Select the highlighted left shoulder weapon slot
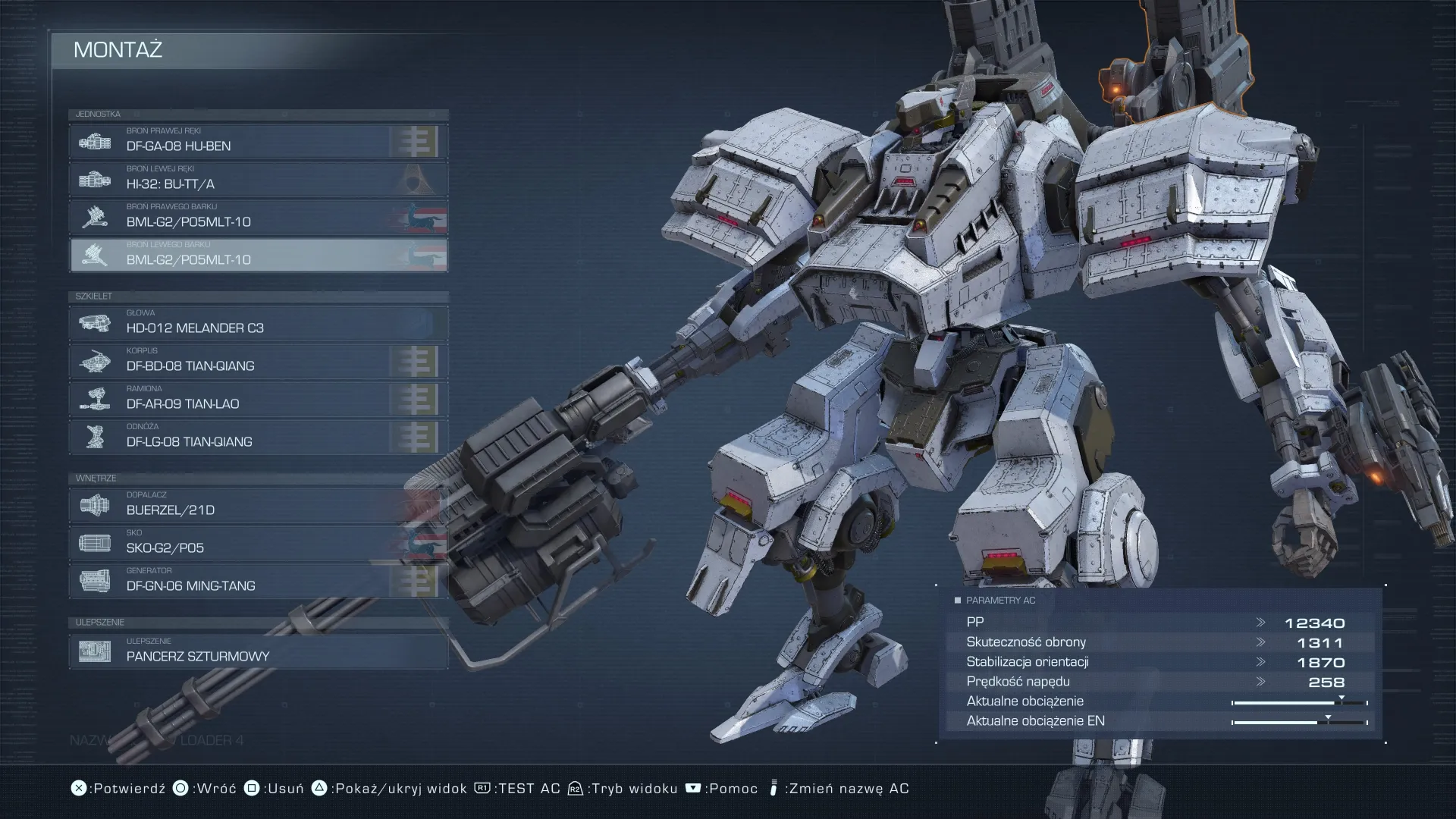 tap(258, 256)
